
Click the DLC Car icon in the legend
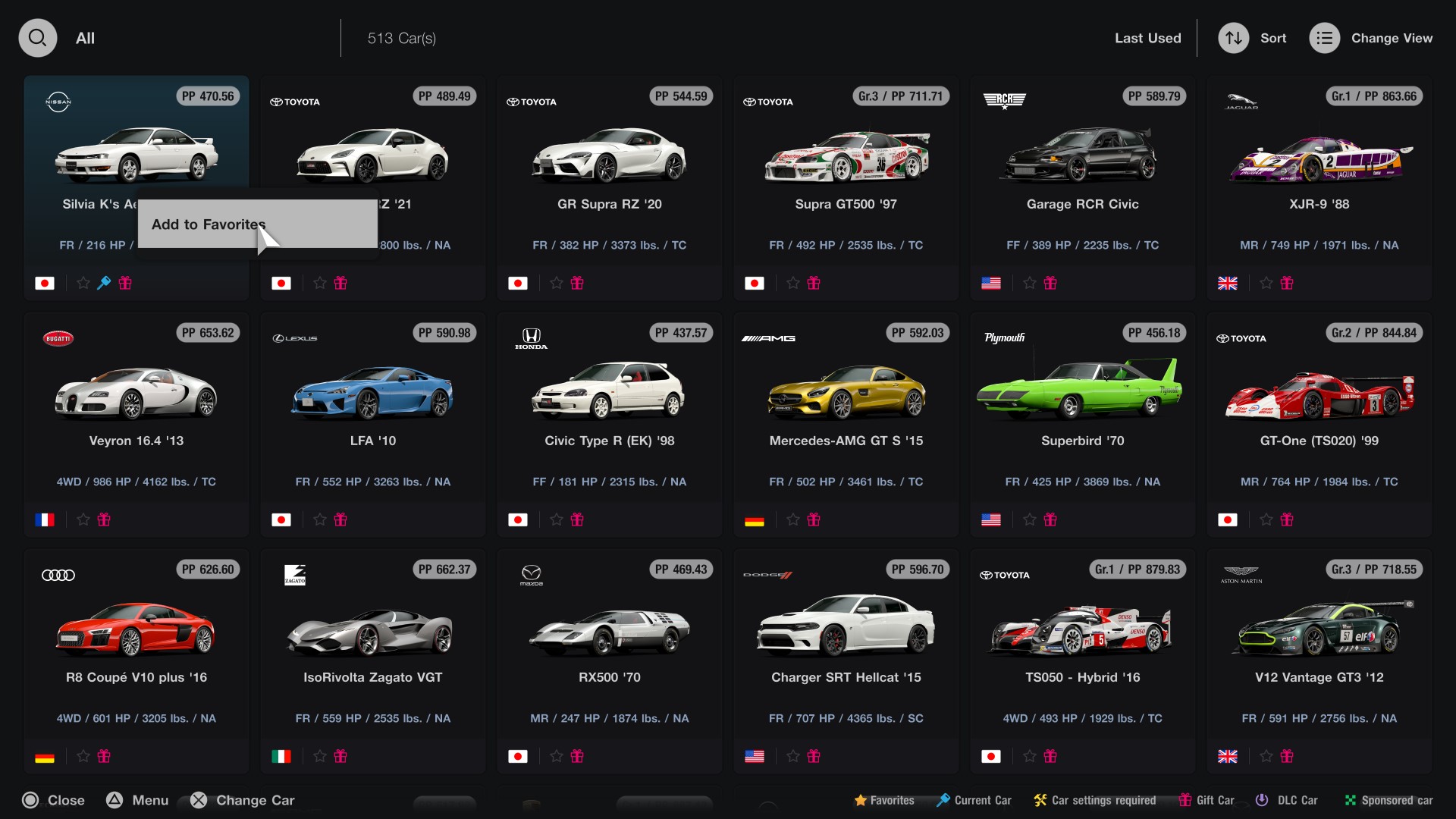[1262, 800]
